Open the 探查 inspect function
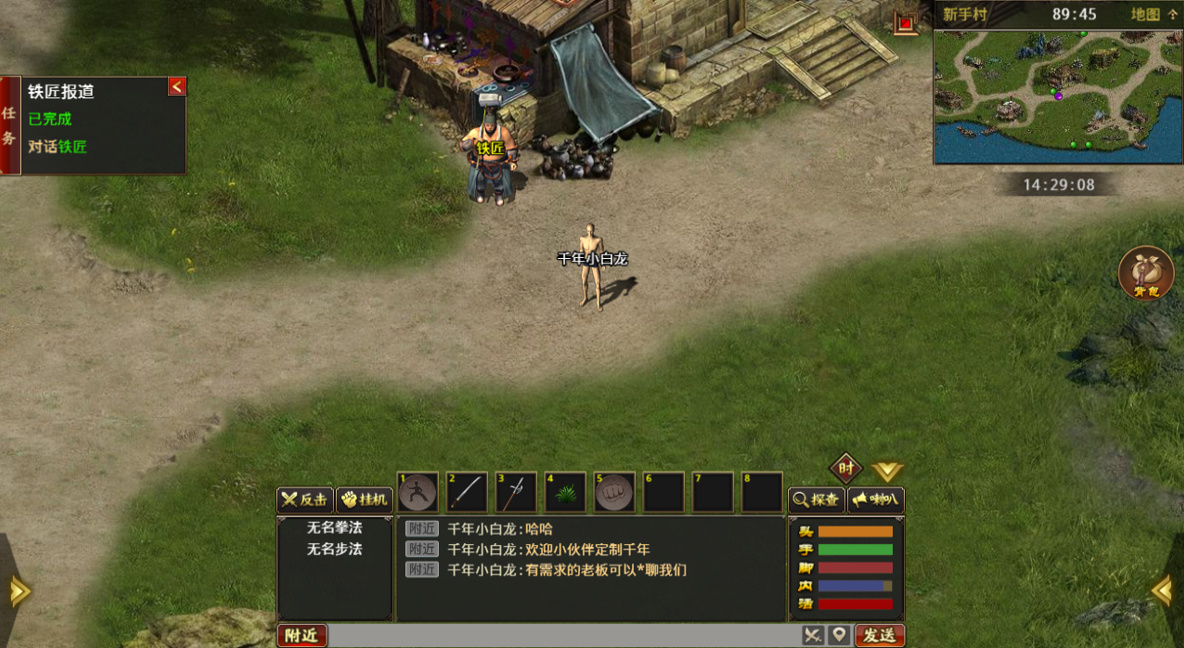The image size is (1184, 648). tap(816, 500)
